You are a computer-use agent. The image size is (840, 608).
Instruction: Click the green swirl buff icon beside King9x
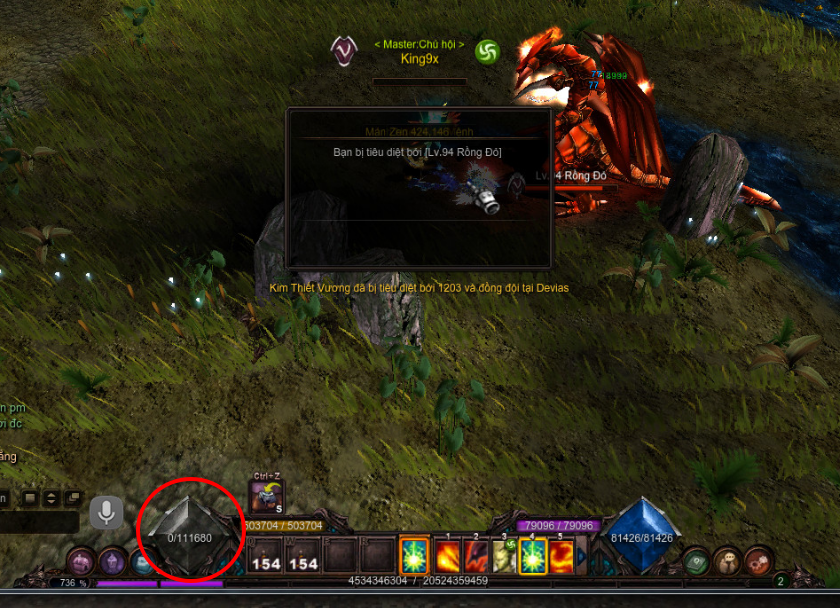tap(487, 51)
